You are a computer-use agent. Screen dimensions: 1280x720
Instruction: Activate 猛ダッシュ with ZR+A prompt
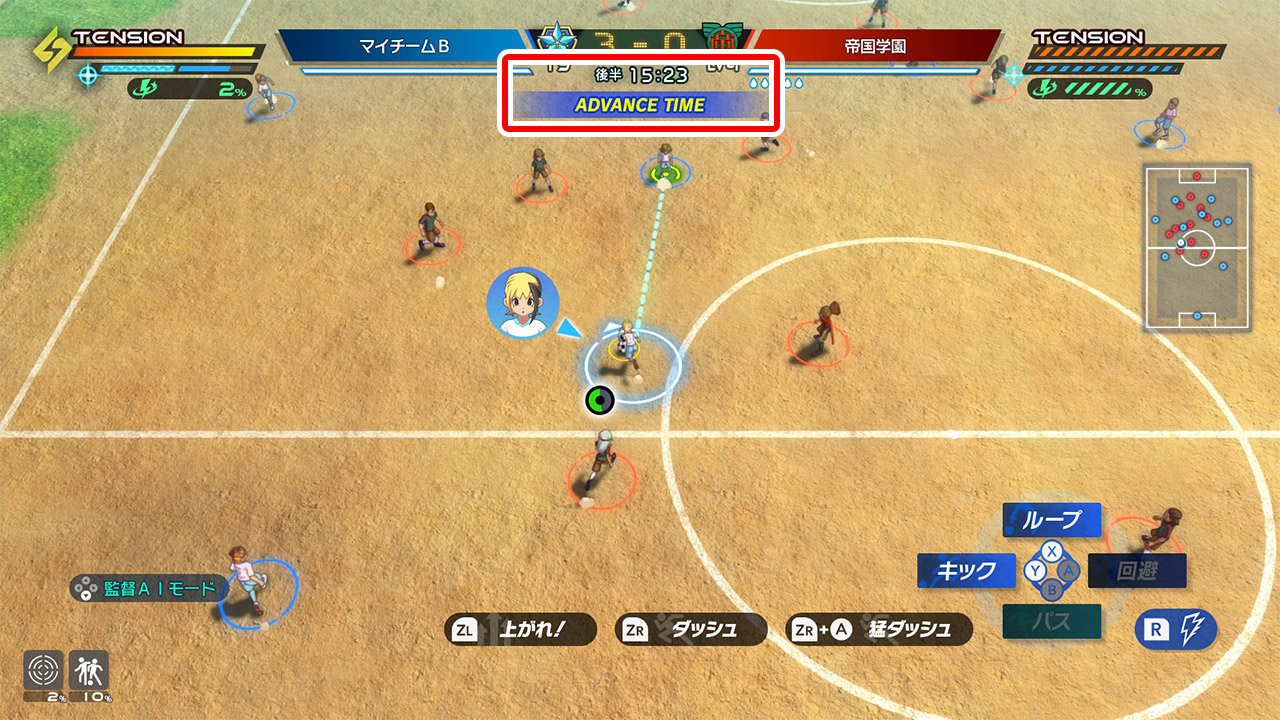tap(880, 629)
